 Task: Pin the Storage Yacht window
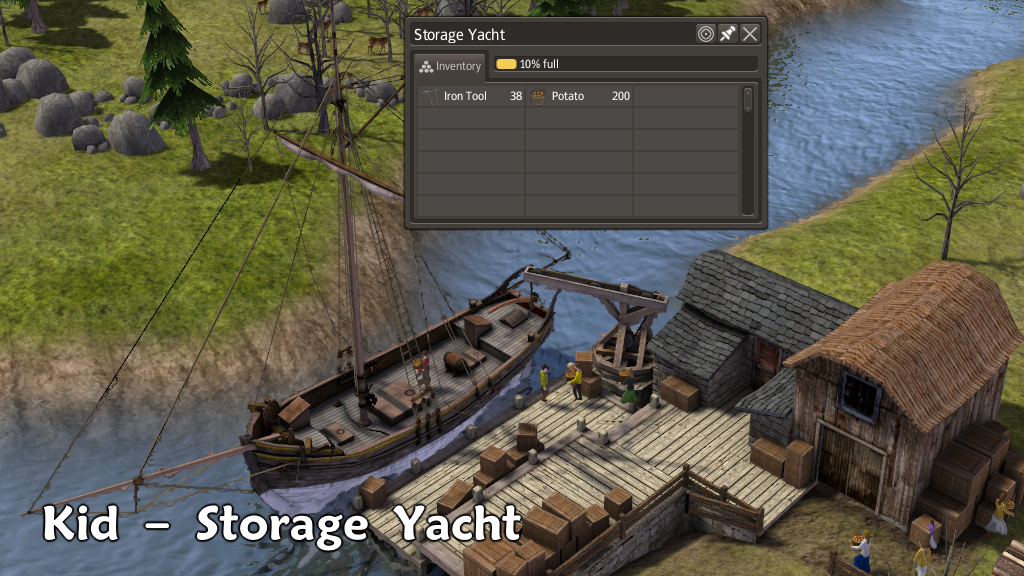click(x=727, y=34)
